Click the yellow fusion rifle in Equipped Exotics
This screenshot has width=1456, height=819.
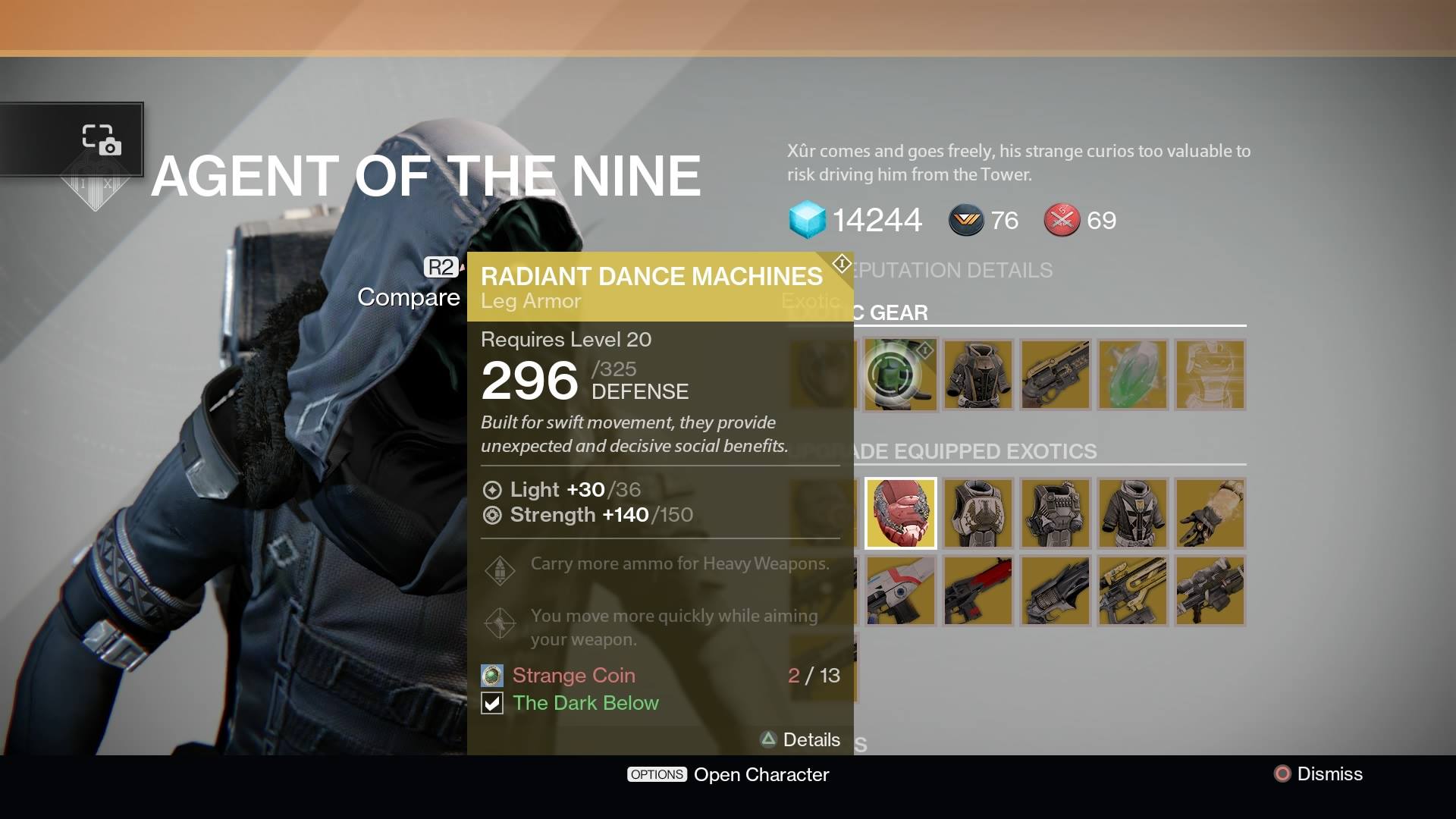point(1133,591)
